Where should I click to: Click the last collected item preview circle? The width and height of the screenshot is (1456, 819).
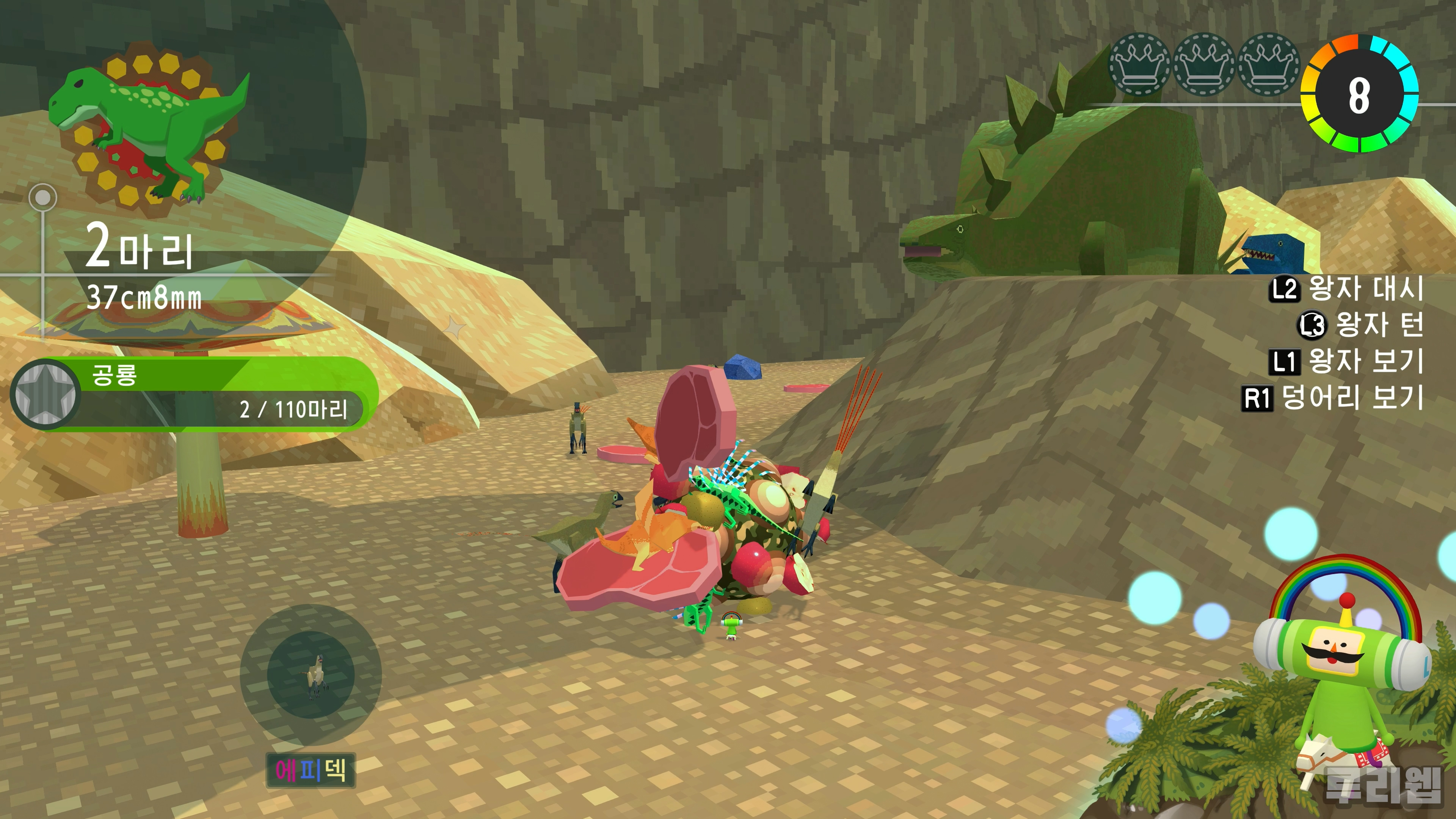coord(311,674)
